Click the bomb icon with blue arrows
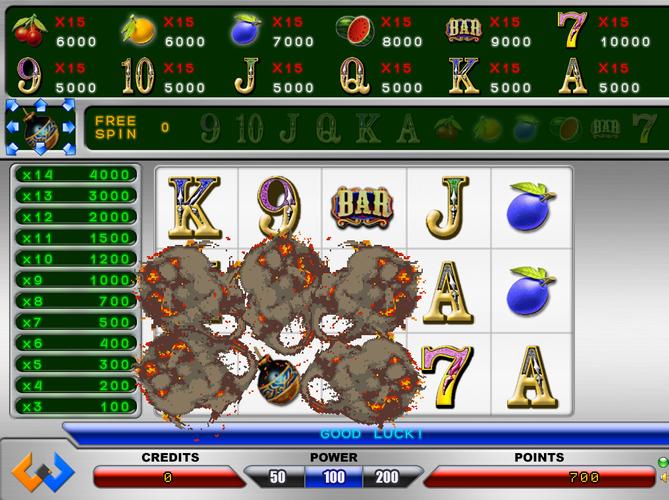Image resolution: width=669 pixels, height=500 pixels. pyautogui.click(x=41, y=127)
